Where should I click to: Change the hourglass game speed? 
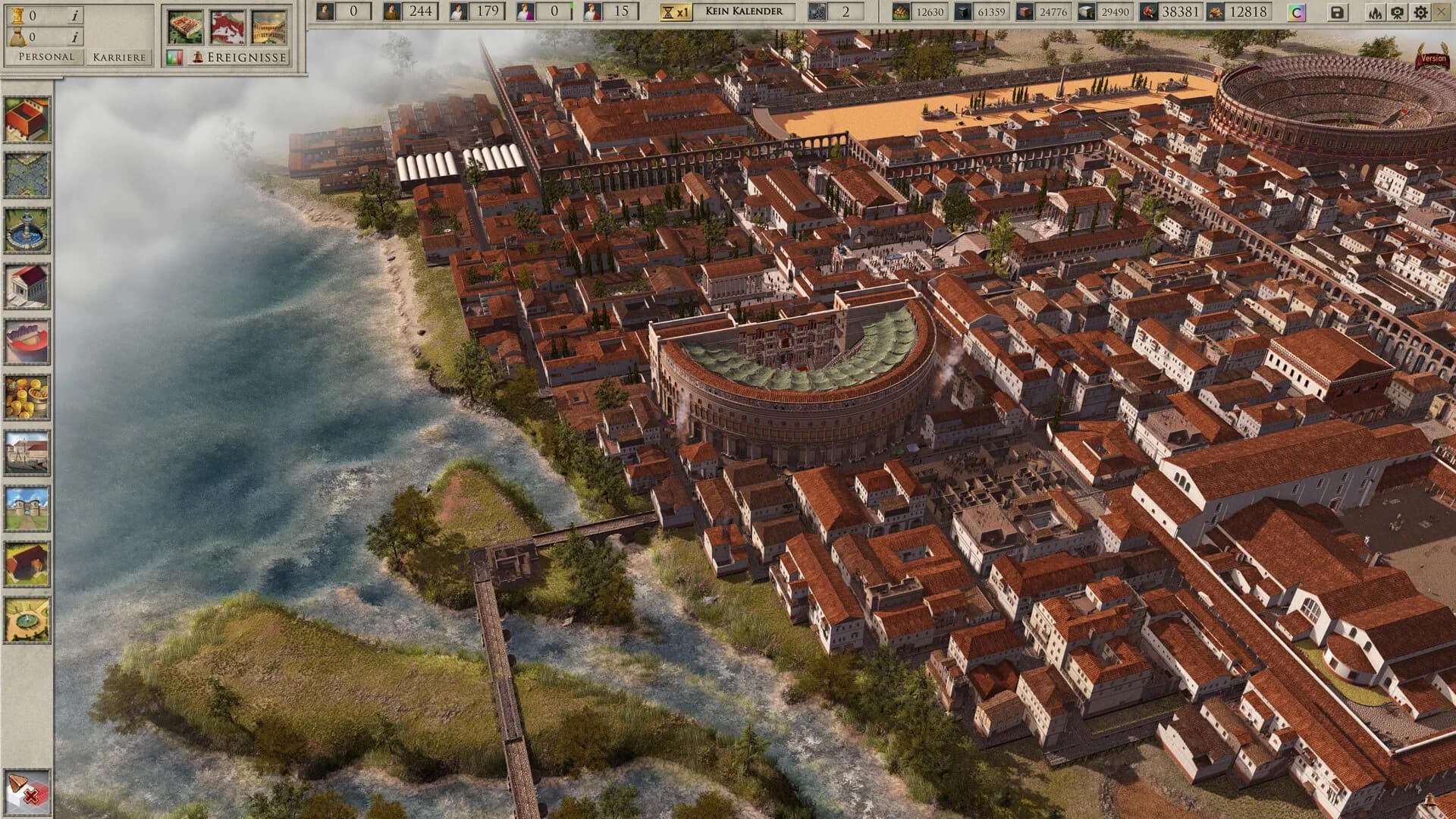coord(675,12)
